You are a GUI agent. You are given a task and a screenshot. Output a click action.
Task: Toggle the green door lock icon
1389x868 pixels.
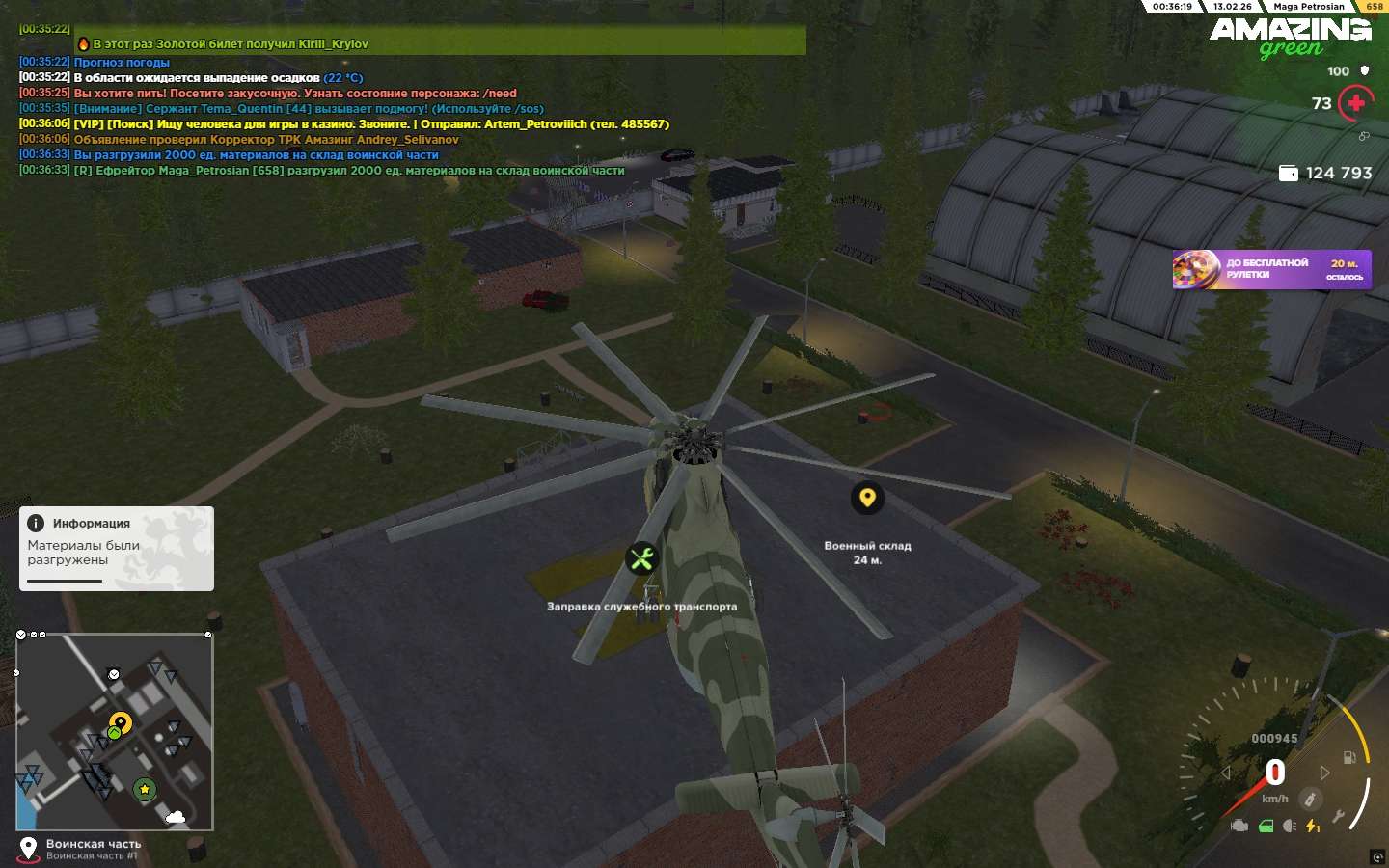[x=1266, y=826]
